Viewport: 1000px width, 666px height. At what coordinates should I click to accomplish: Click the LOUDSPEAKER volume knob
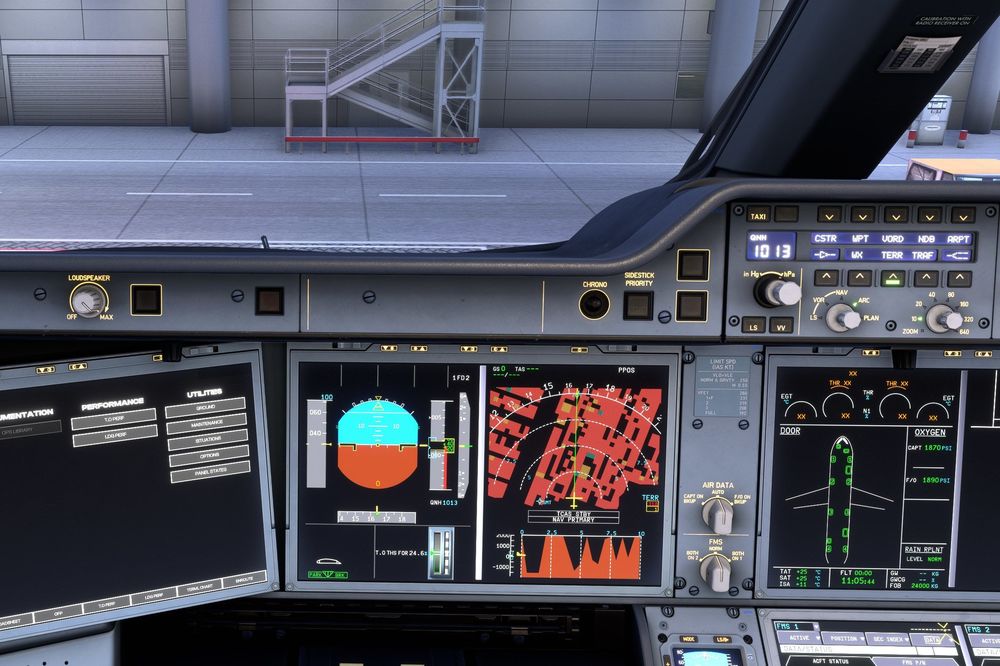tap(89, 299)
